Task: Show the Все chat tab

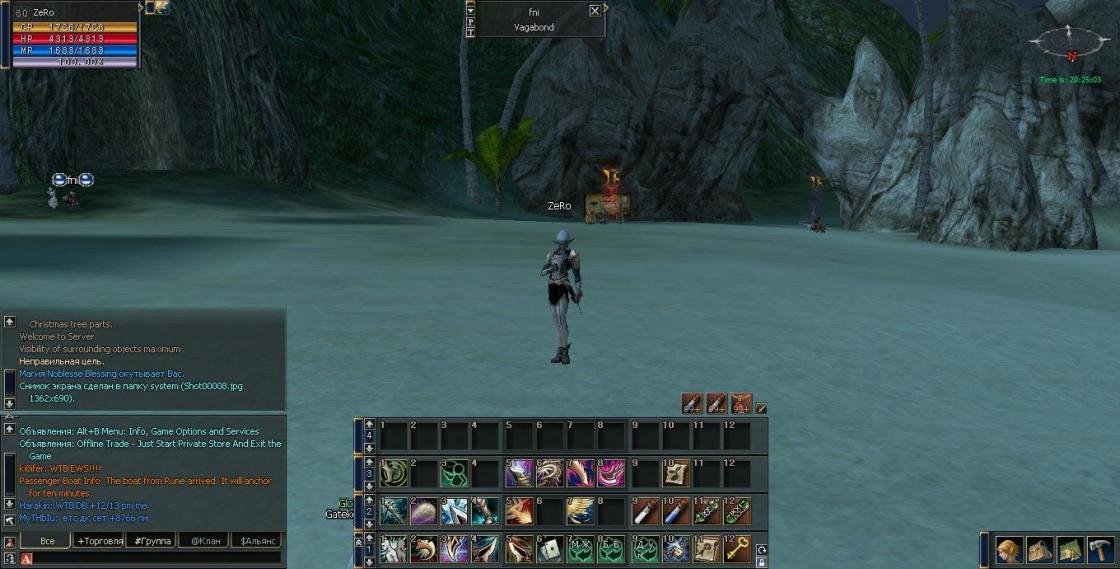Action: click(47, 541)
